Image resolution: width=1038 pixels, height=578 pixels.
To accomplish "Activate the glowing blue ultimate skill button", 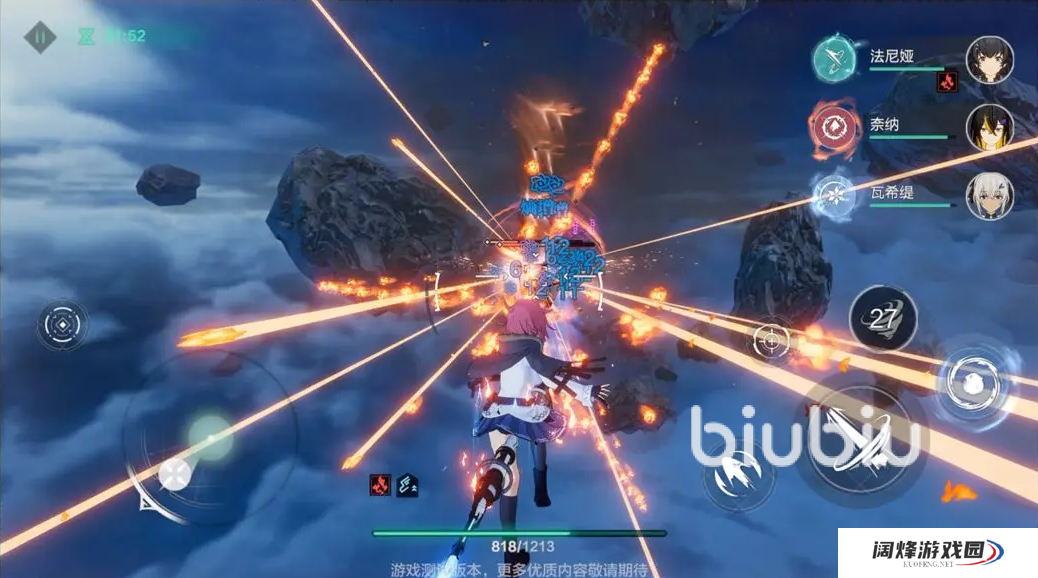I will click(969, 381).
